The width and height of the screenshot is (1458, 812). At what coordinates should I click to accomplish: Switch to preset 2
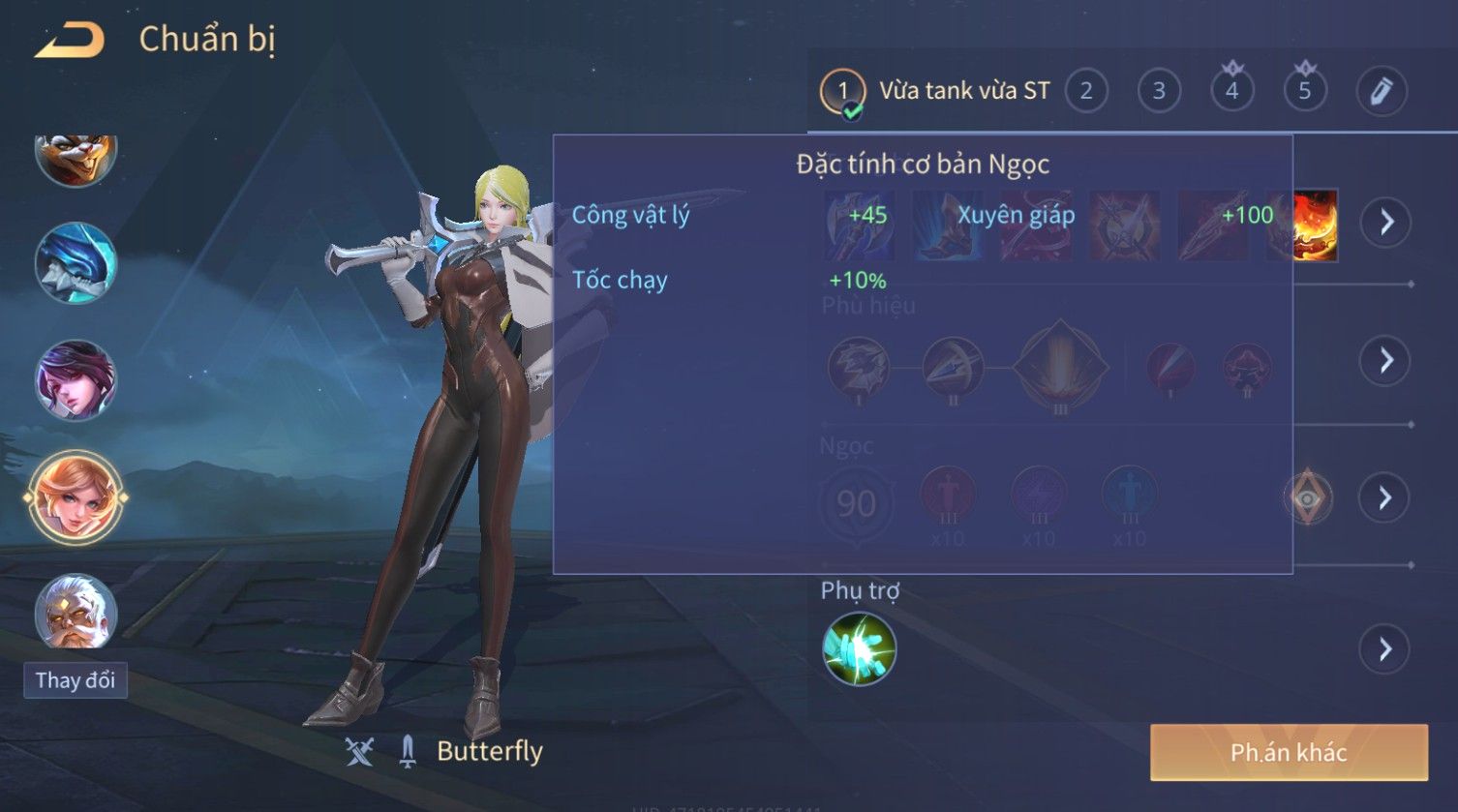point(1086,92)
